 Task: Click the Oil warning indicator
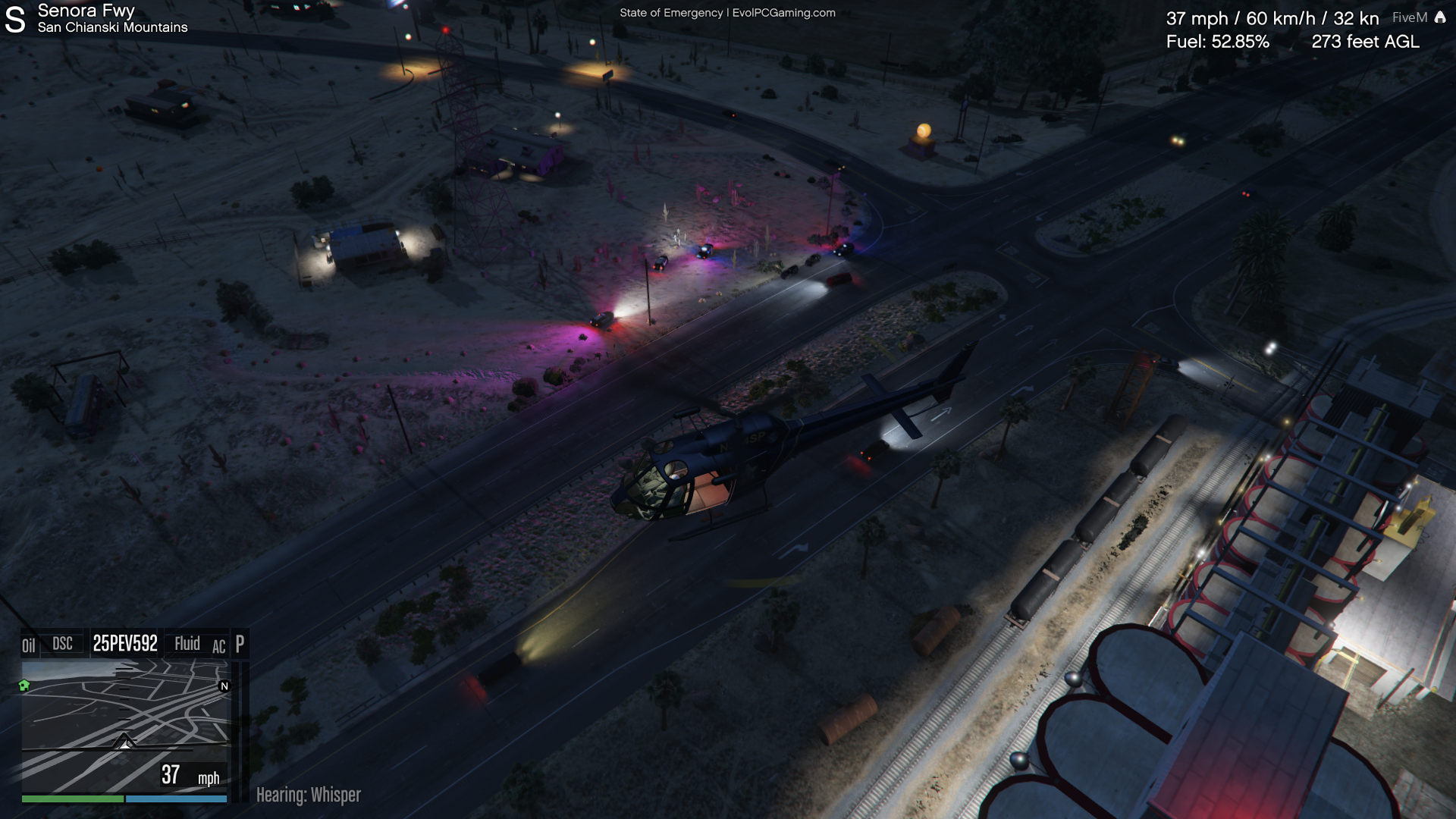(29, 645)
